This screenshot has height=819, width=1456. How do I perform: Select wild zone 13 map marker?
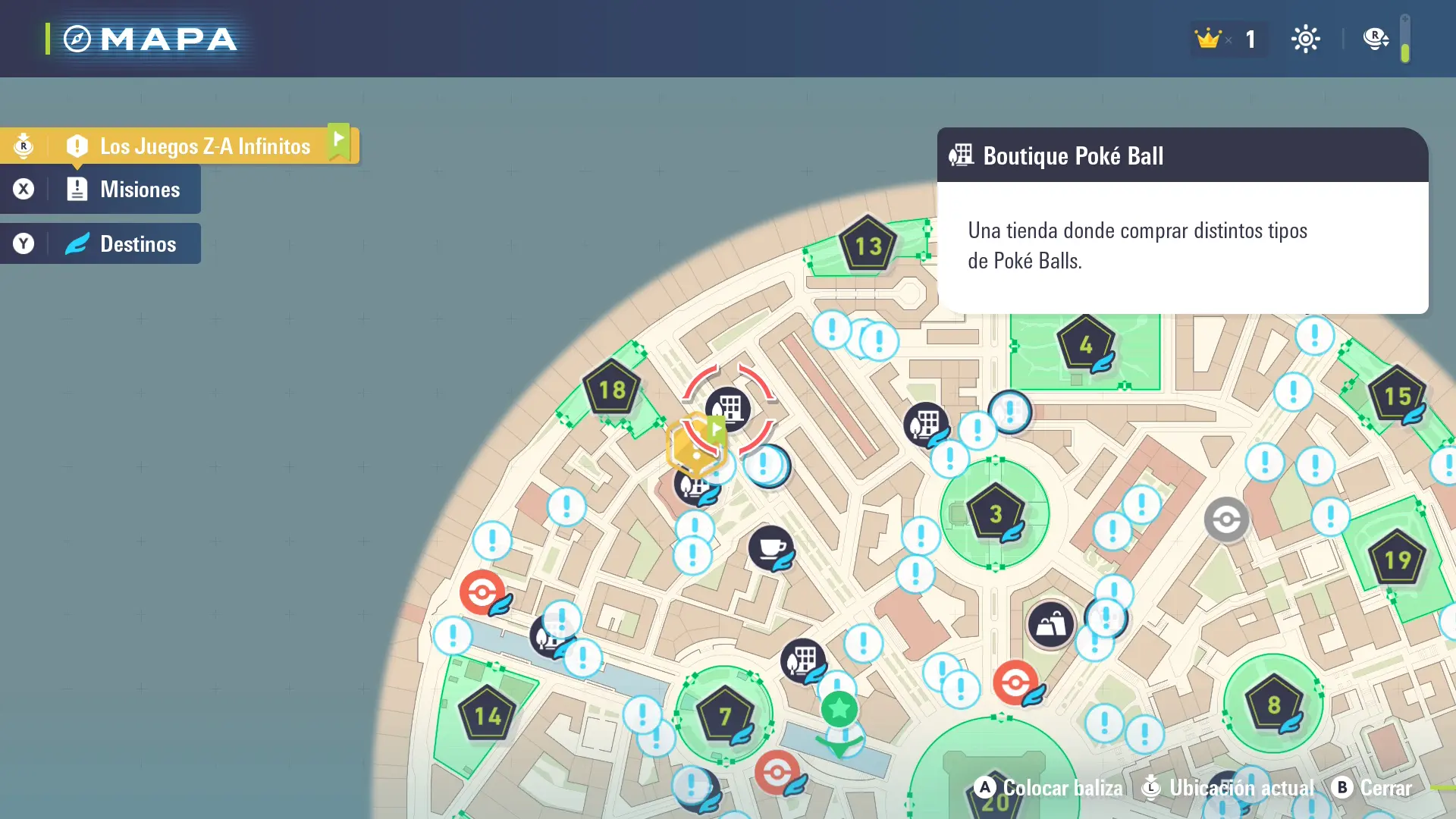pyautogui.click(x=868, y=244)
